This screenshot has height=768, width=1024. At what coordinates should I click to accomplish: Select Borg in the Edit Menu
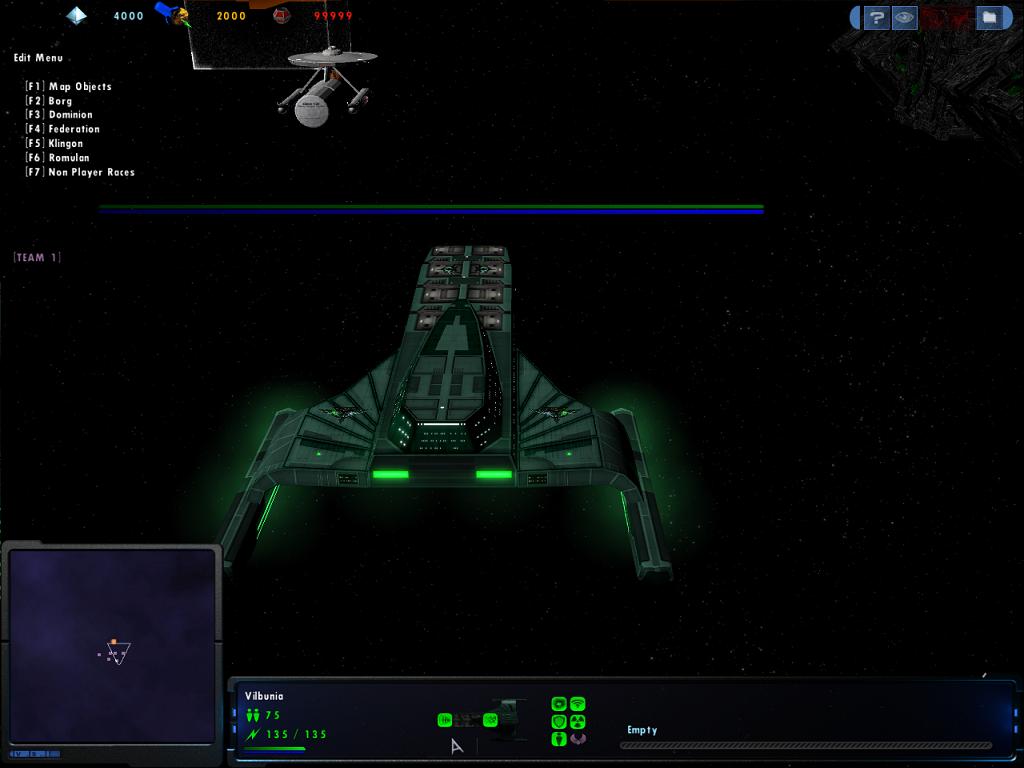point(60,101)
